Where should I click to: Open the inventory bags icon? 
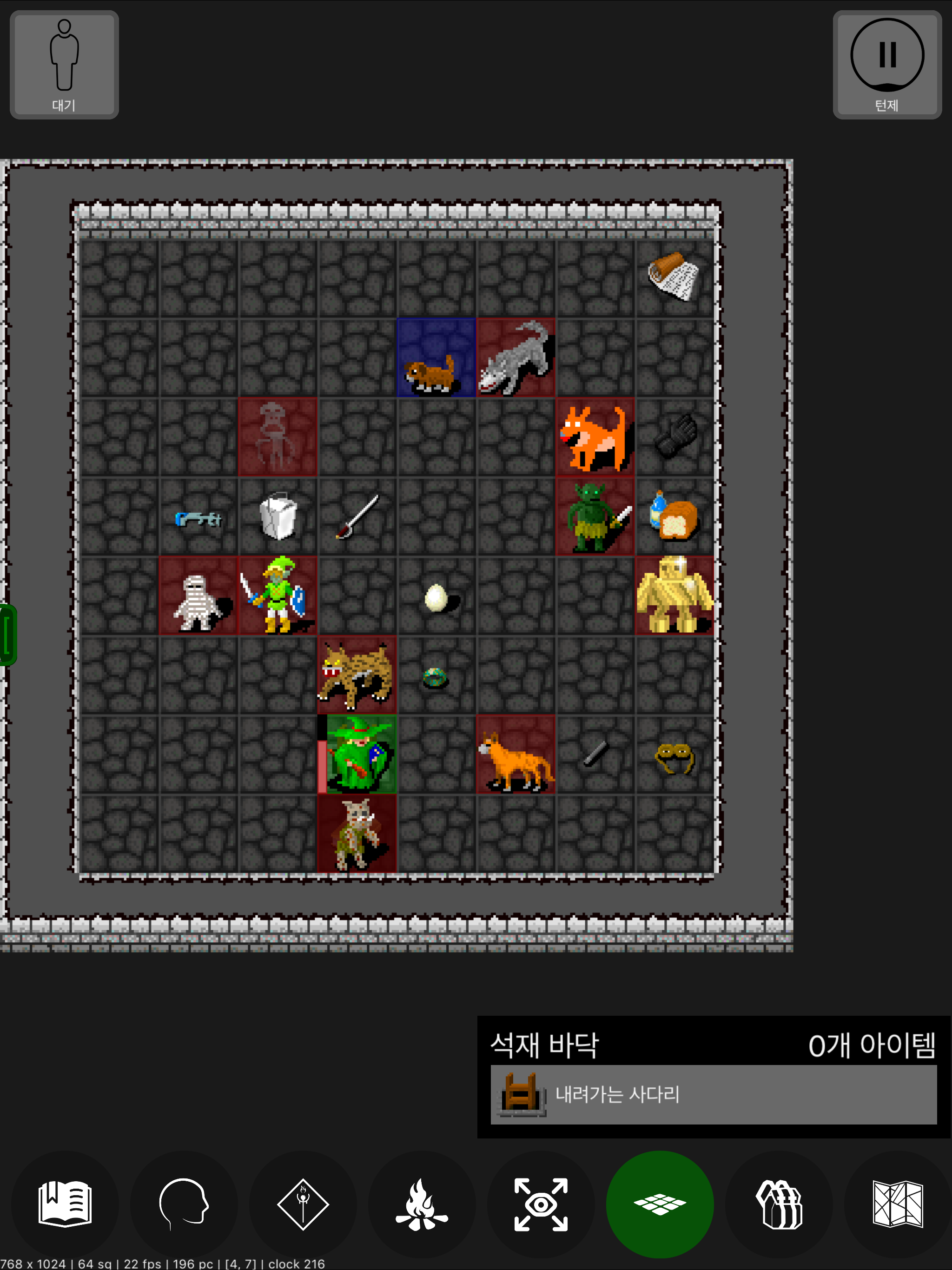(779, 1204)
